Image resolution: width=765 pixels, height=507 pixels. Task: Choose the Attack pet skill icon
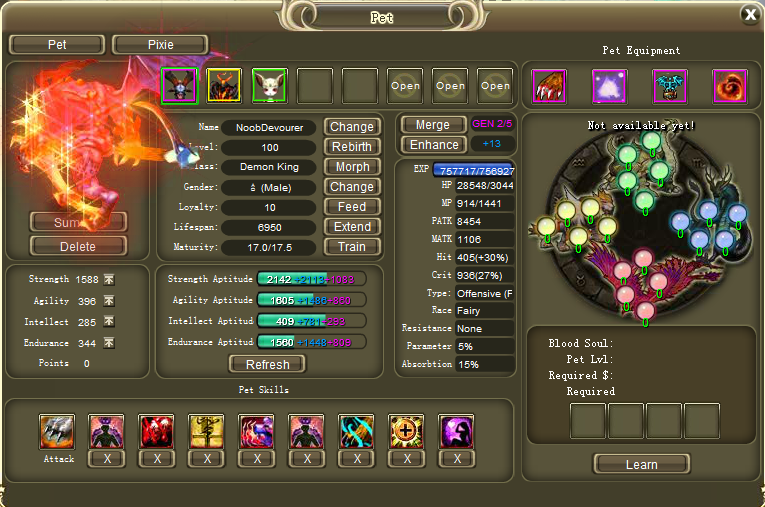[x=57, y=432]
